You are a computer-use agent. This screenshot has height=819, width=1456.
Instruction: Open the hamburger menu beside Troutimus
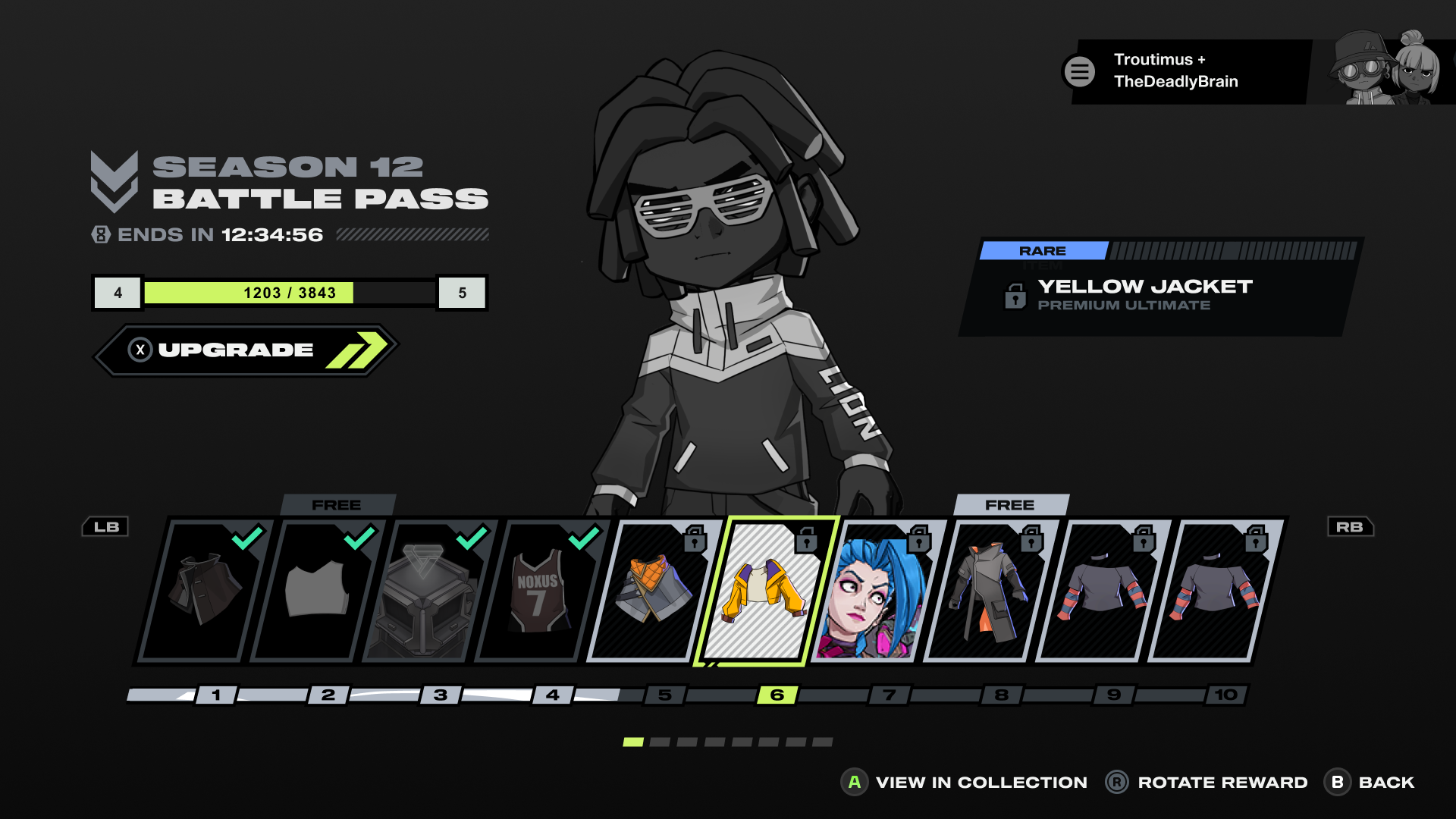tap(1079, 72)
